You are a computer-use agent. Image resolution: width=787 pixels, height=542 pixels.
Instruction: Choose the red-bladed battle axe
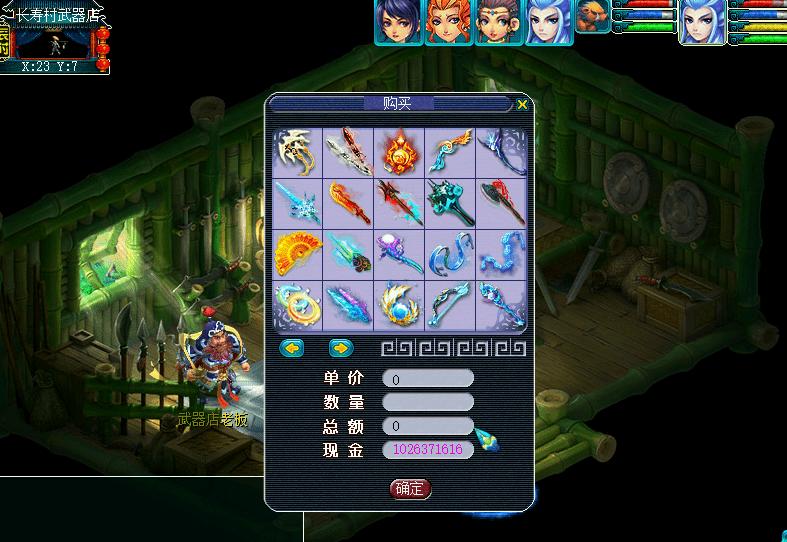[501, 203]
